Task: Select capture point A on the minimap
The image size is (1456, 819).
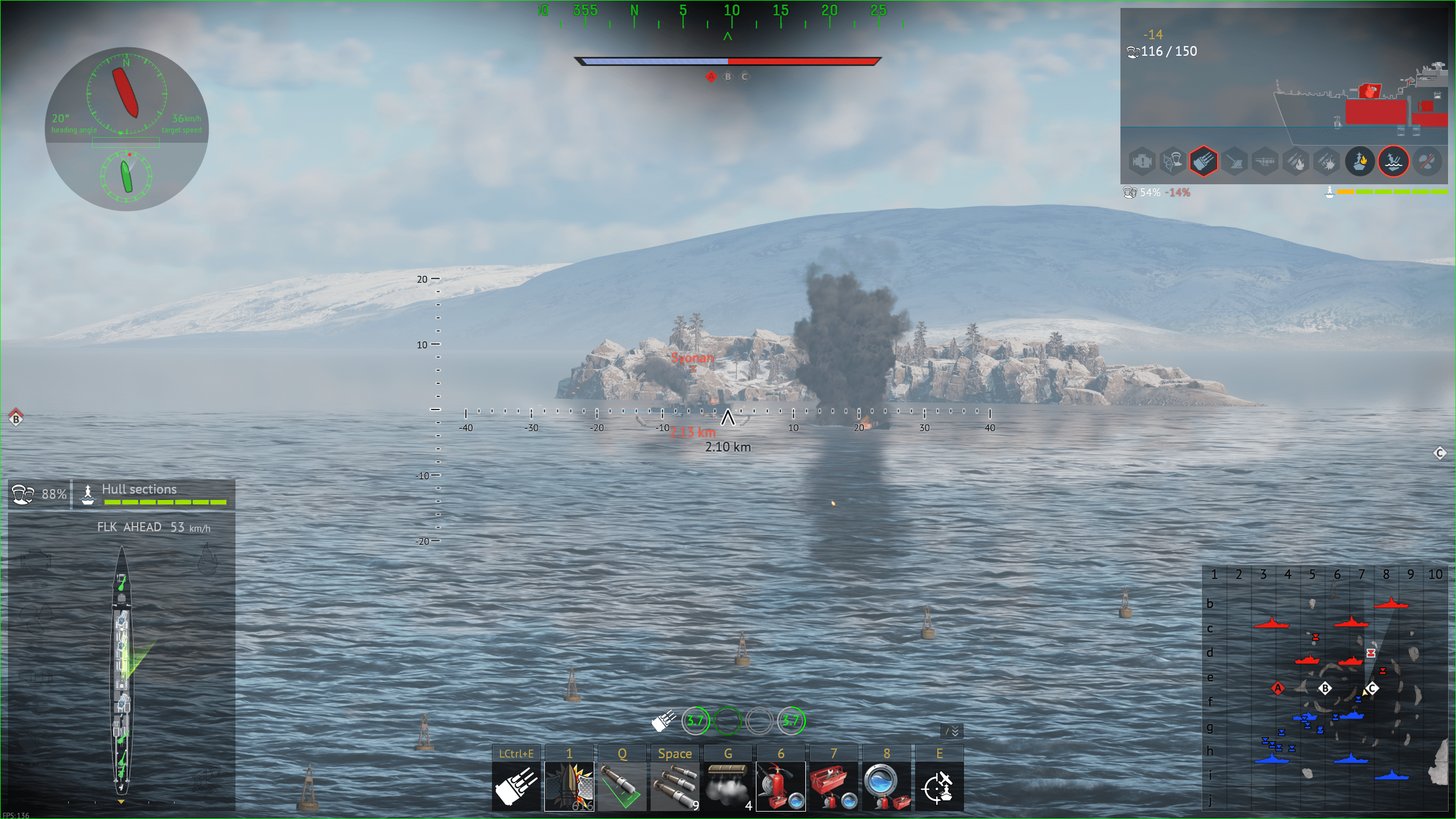Action: (x=1278, y=689)
